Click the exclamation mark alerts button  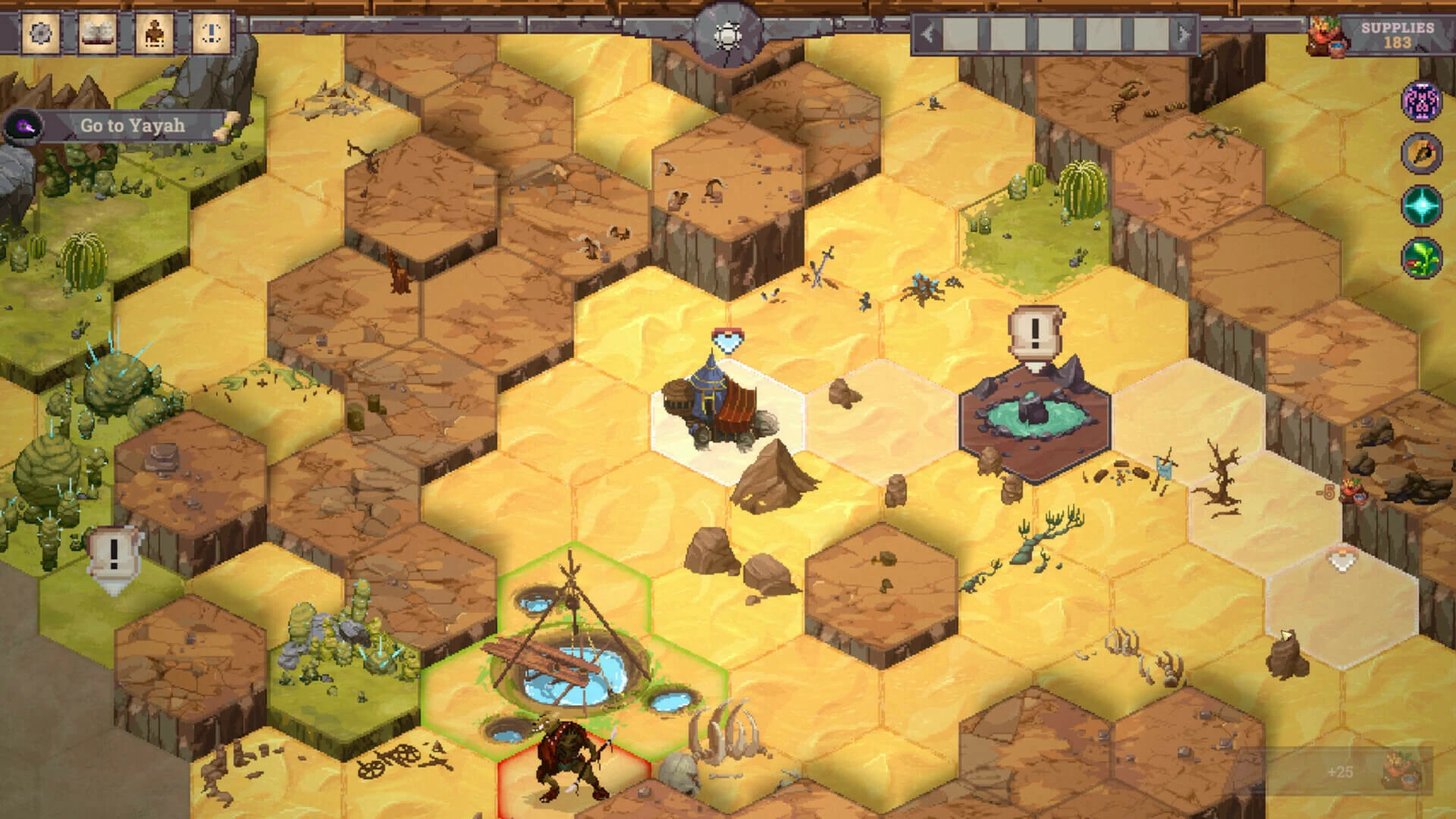[x=211, y=34]
